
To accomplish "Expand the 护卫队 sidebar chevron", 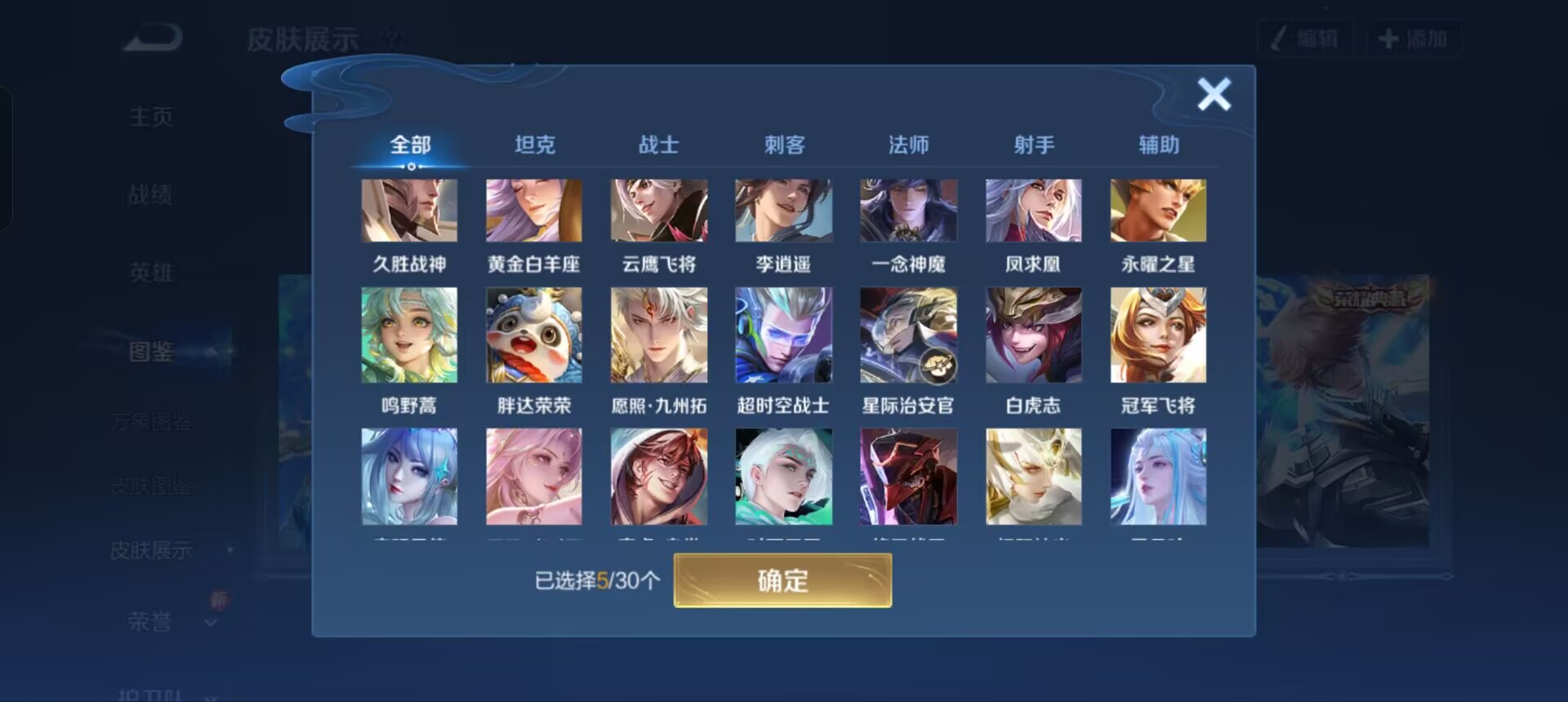I will click(211, 695).
